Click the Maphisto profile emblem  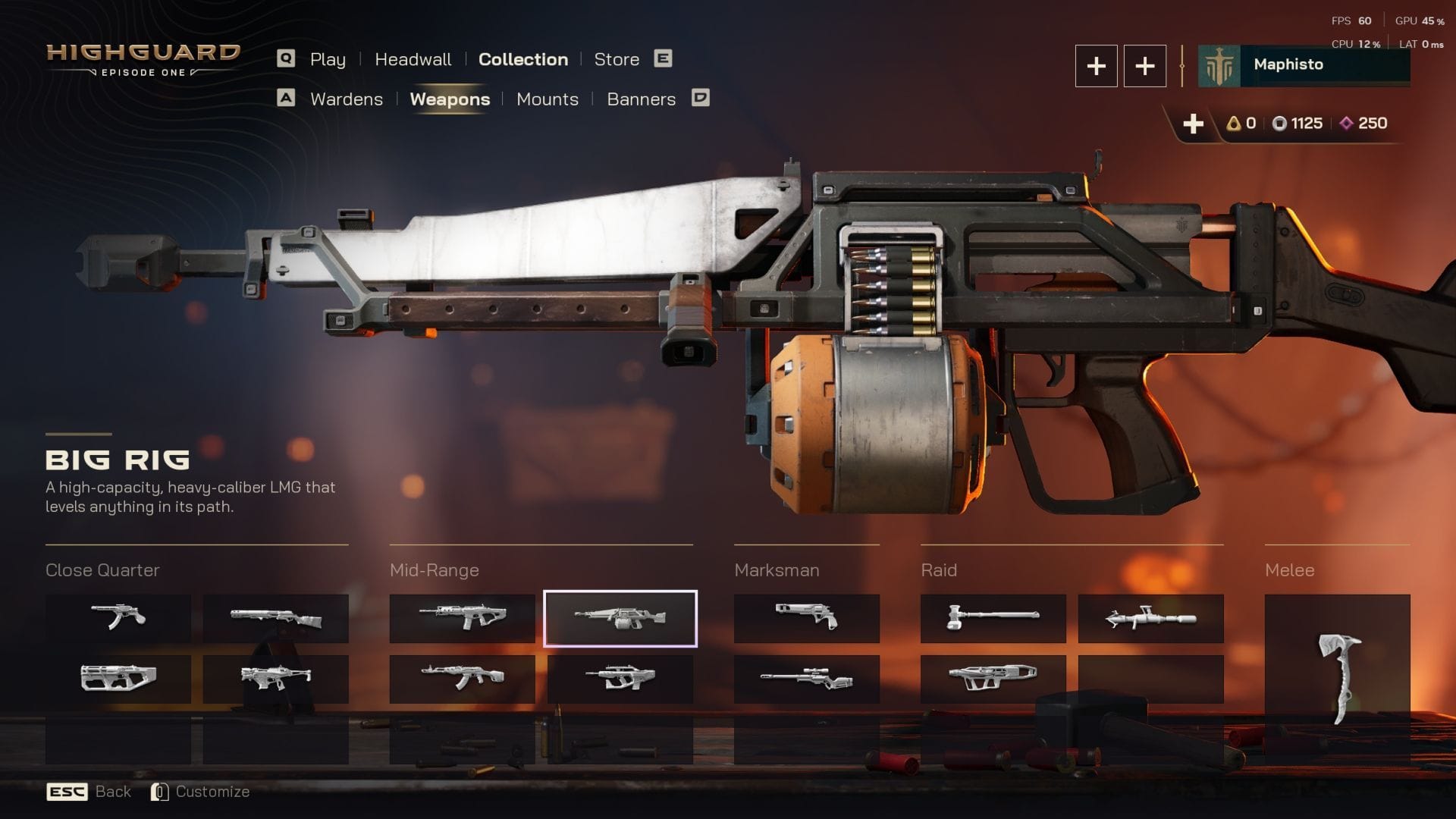click(1221, 64)
